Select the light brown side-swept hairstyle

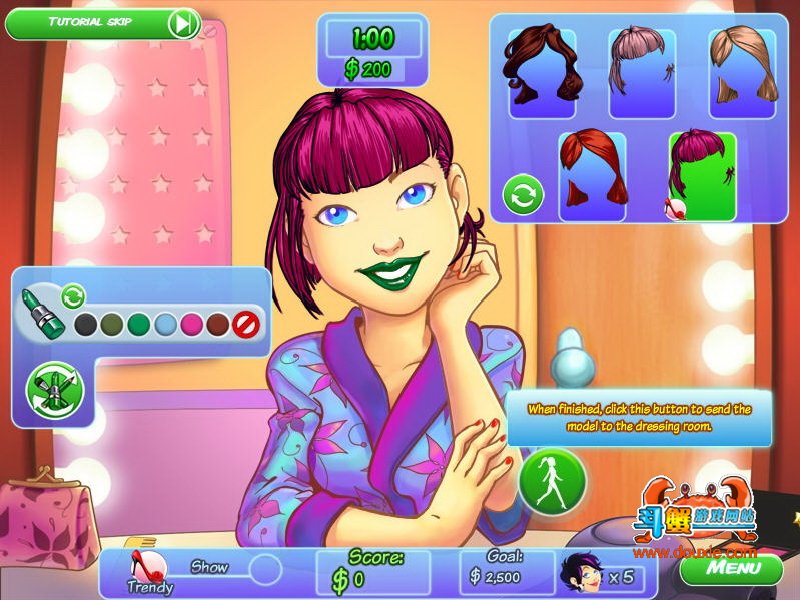[742, 72]
